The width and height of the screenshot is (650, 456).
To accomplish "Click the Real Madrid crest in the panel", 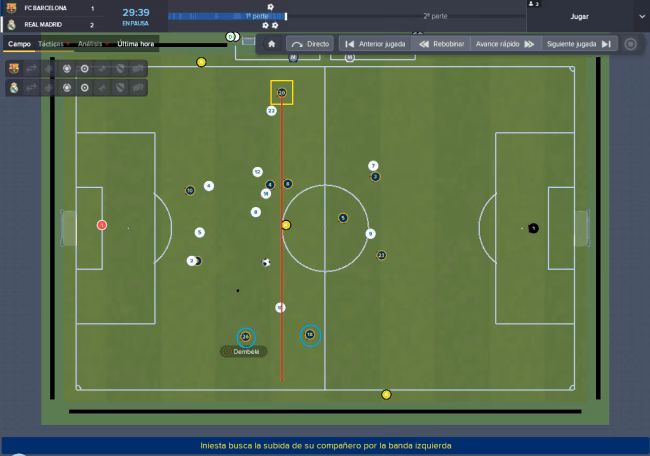I will [14, 88].
